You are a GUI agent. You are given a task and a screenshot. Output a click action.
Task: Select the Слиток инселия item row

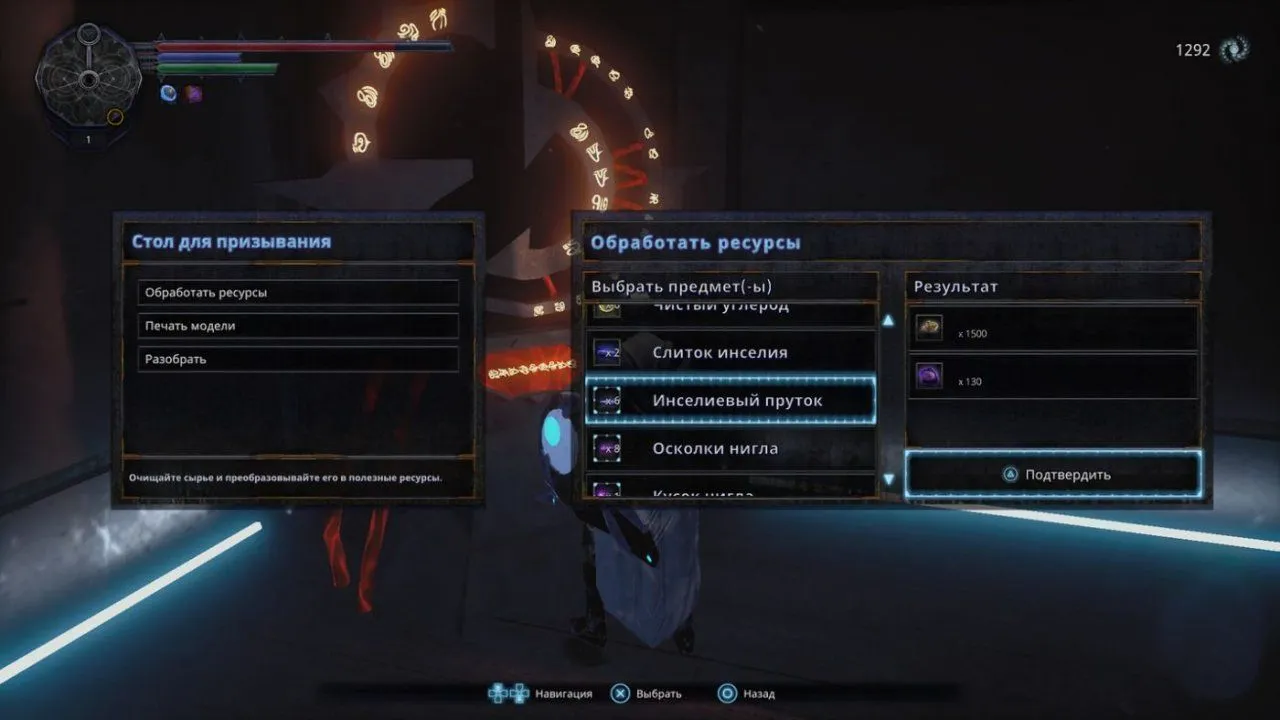(x=730, y=353)
